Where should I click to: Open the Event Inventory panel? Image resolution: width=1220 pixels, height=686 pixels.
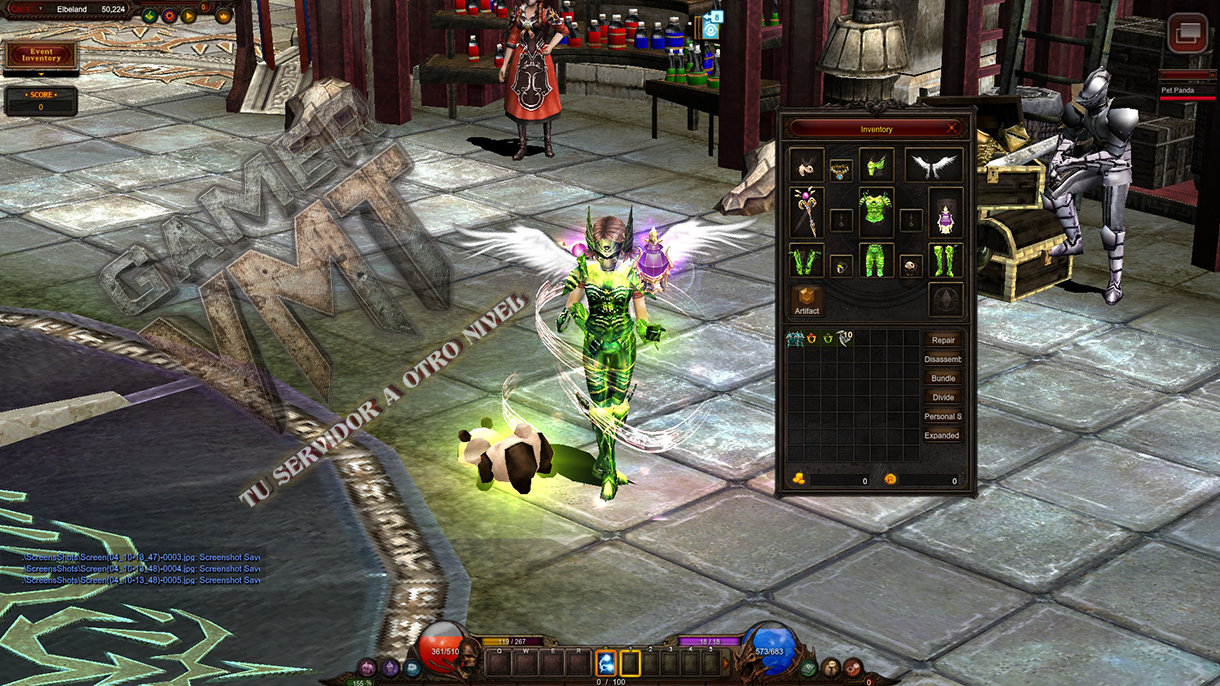click(x=40, y=56)
